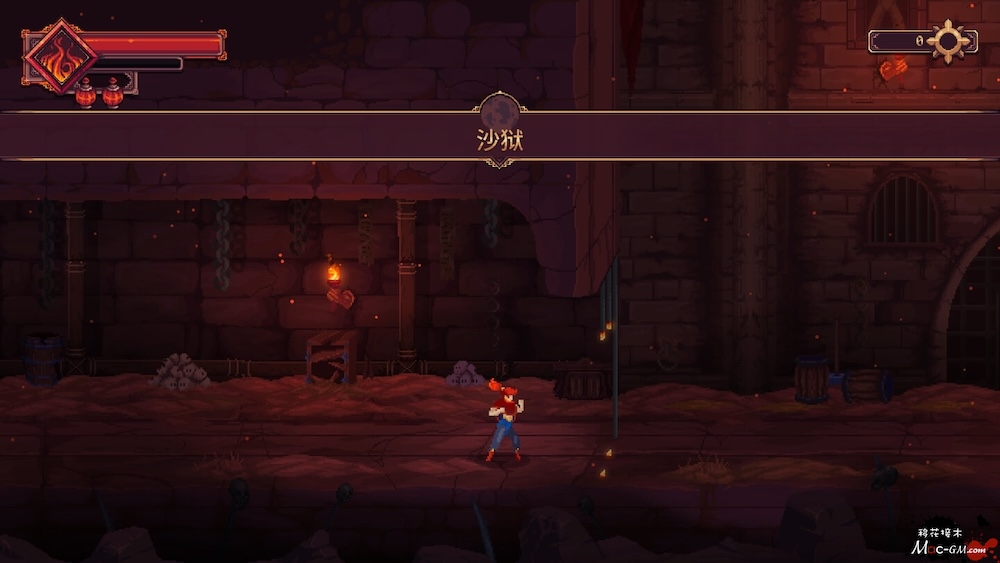
Task: Click the Moc-GM.com watermark logo
Action: pyautogui.click(x=949, y=545)
